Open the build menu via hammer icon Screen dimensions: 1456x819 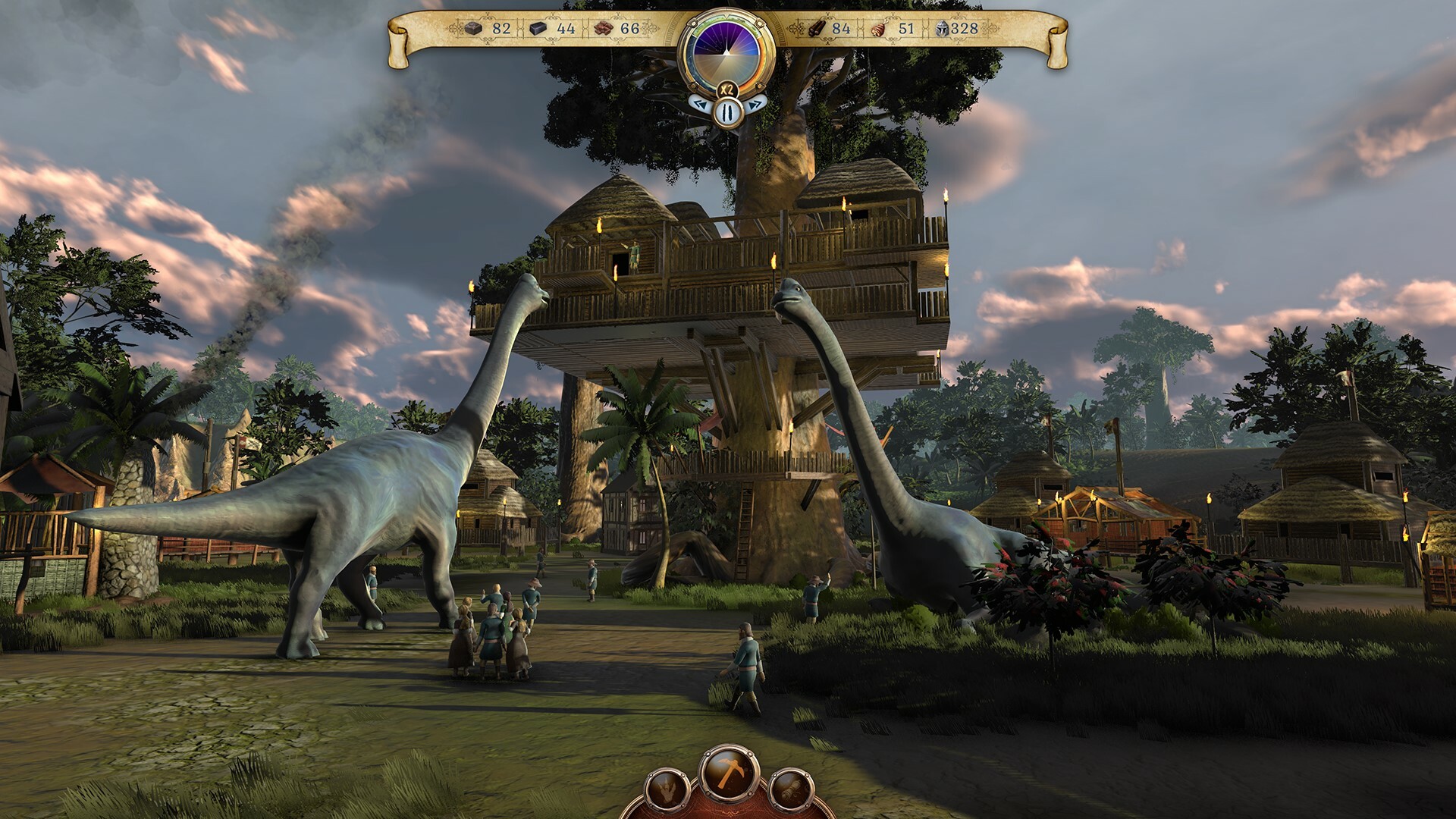[730, 773]
